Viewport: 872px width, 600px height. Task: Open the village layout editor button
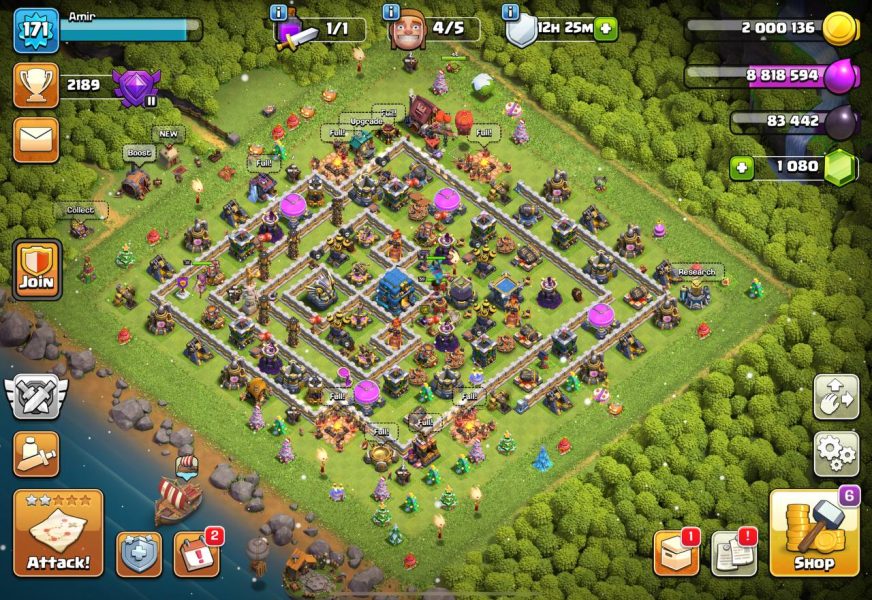point(836,397)
